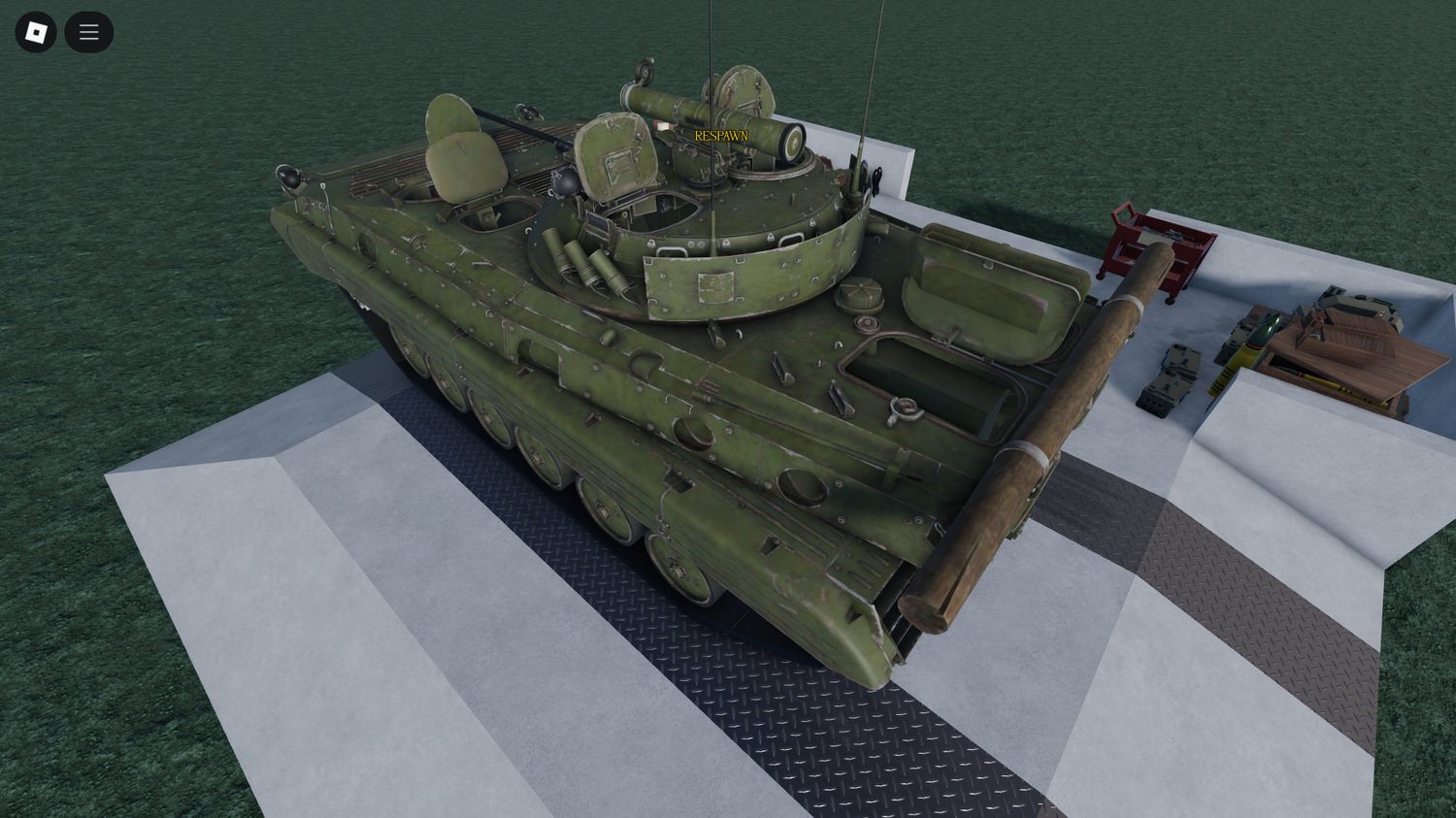This screenshot has height=818, width=1456.
Task: Open the hamburger menu in top-left corner
Action: pos(88,31)
